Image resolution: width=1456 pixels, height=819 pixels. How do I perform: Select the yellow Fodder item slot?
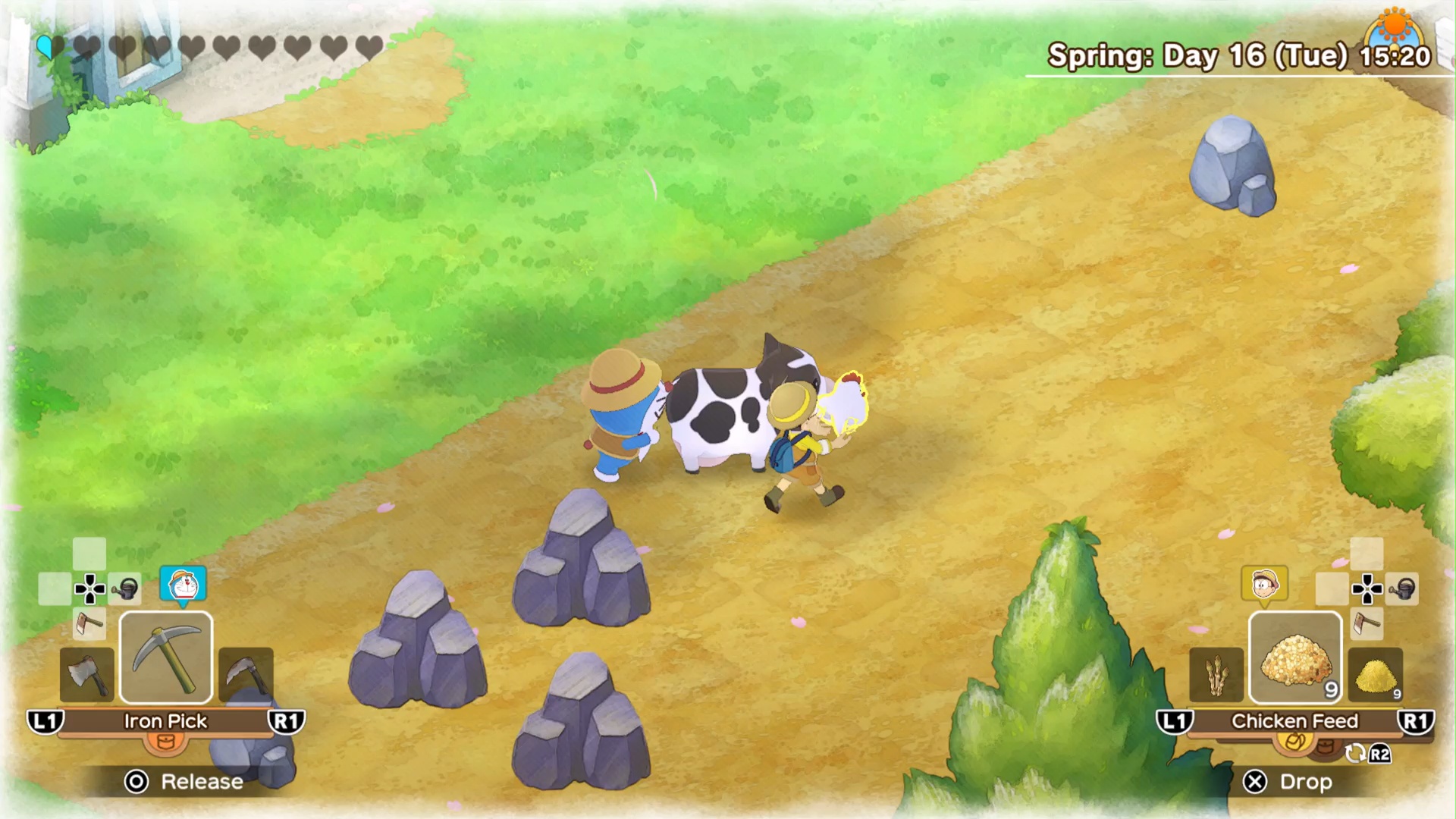click(1374, 675)
